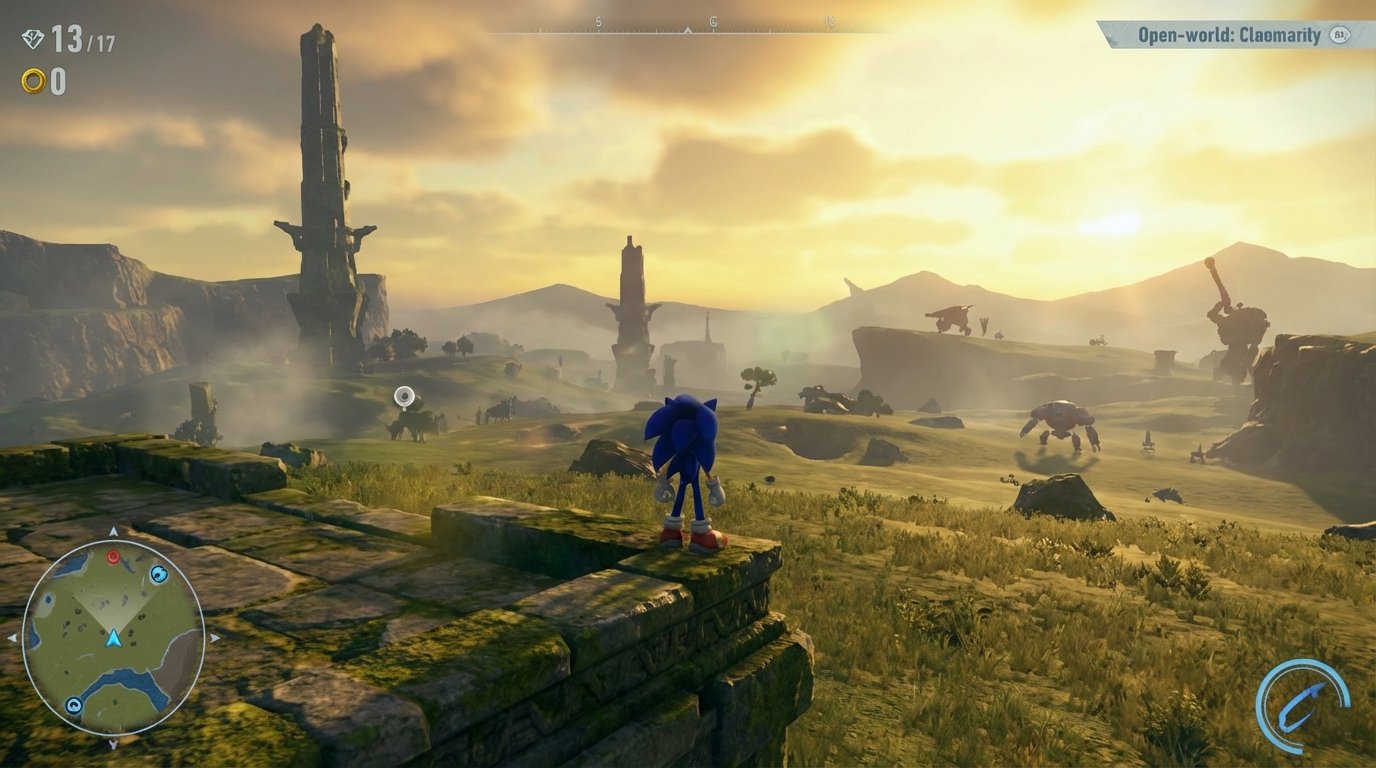This screenshot has height=768, width=1376.
Task: Click the portal swirl icon at the minimap's bottom
Action: [74, 703]
